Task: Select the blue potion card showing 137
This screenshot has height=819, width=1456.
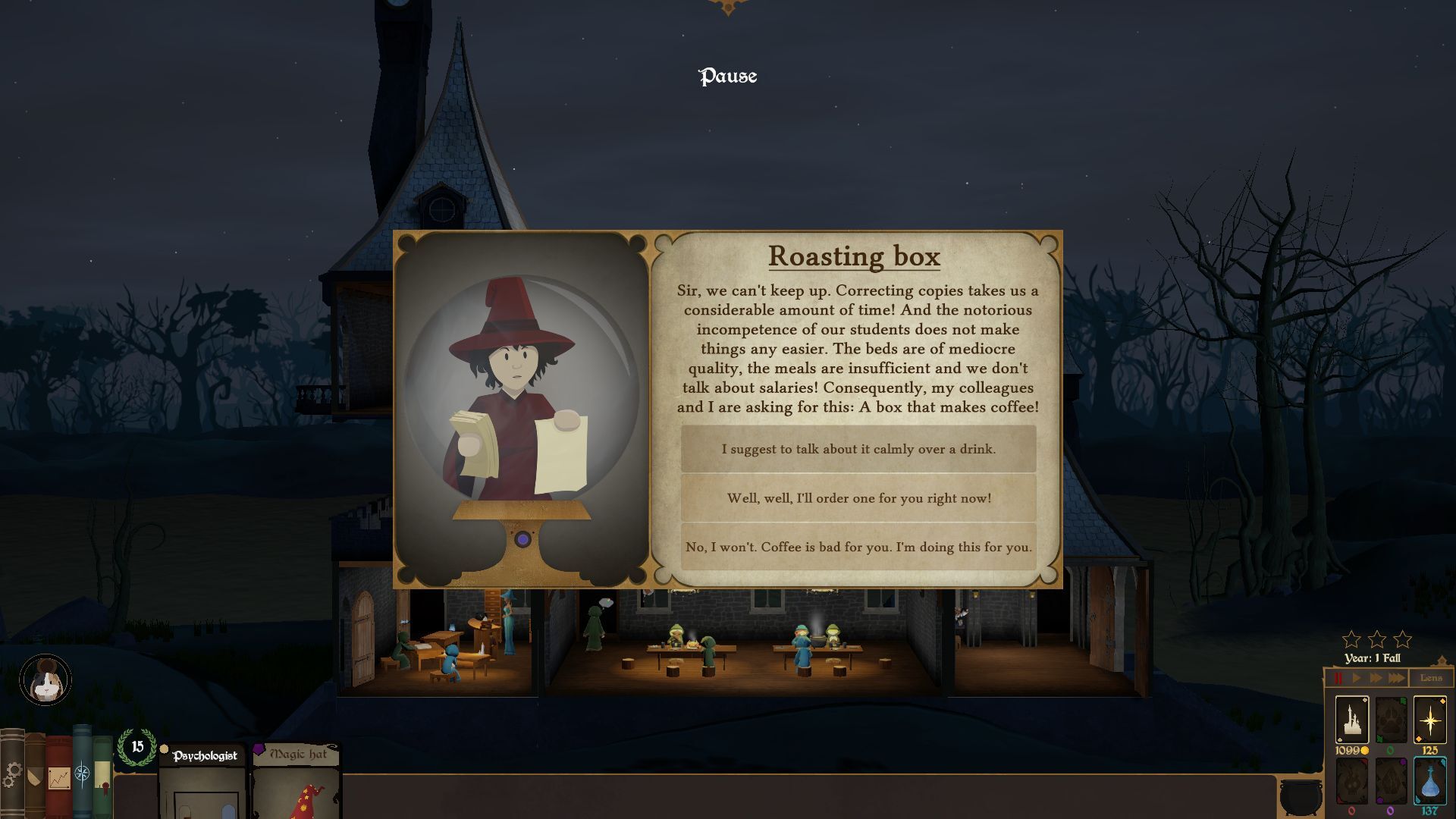Action: tap(1431, 781)
